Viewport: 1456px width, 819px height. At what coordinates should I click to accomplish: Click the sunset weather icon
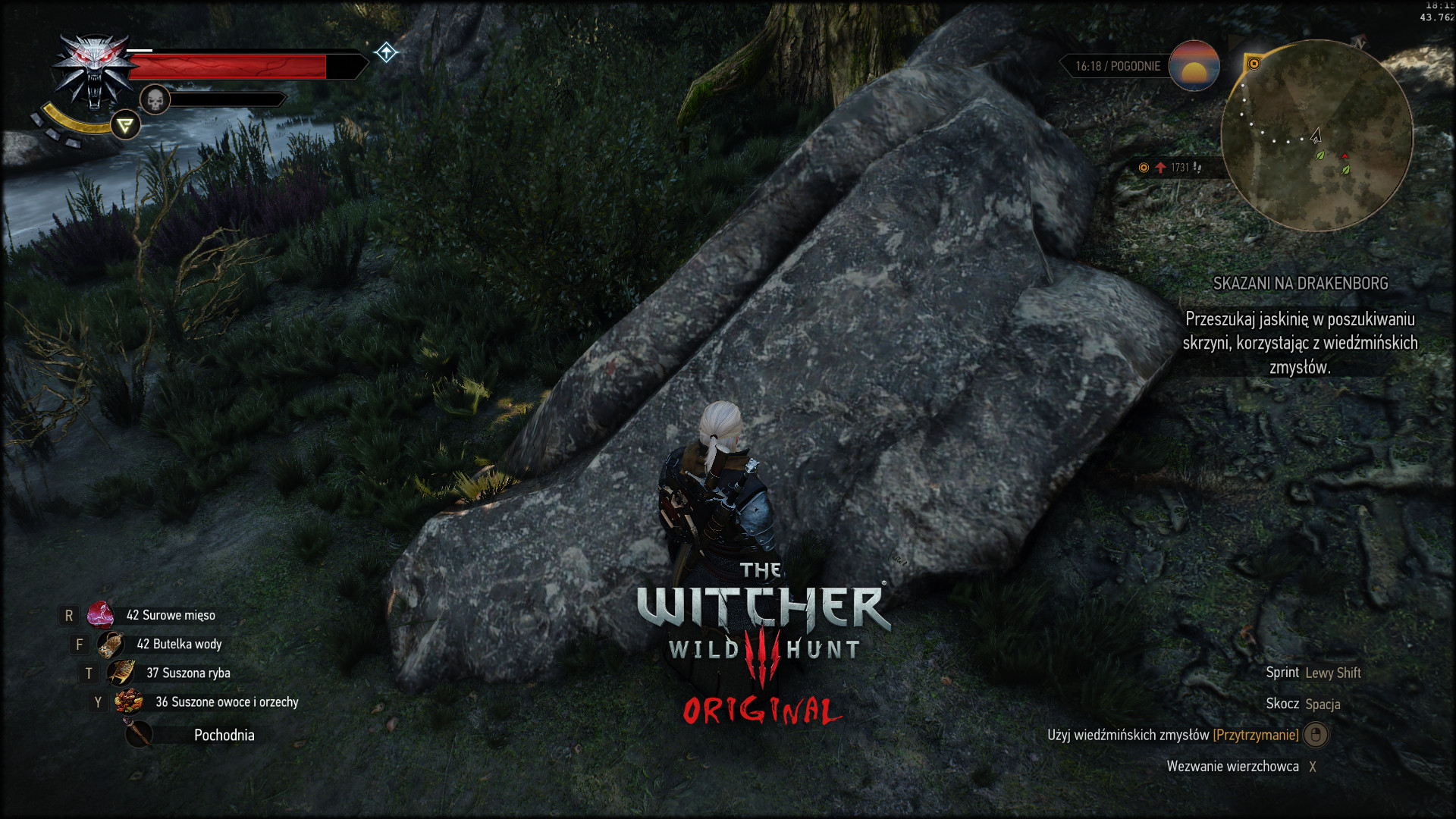(x=1194, y=66)
